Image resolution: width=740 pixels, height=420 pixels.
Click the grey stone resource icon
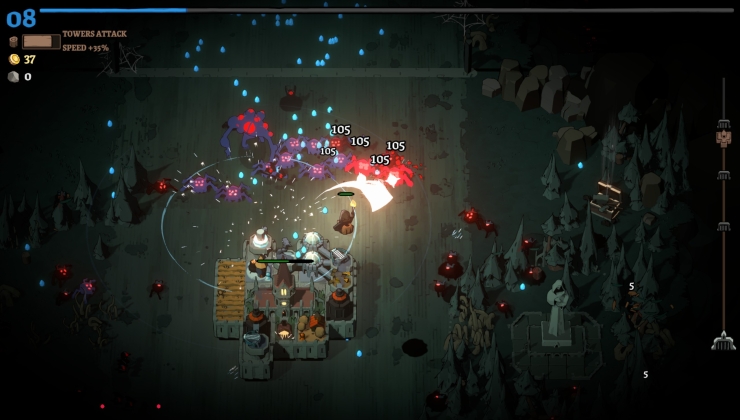pos(14,76)
